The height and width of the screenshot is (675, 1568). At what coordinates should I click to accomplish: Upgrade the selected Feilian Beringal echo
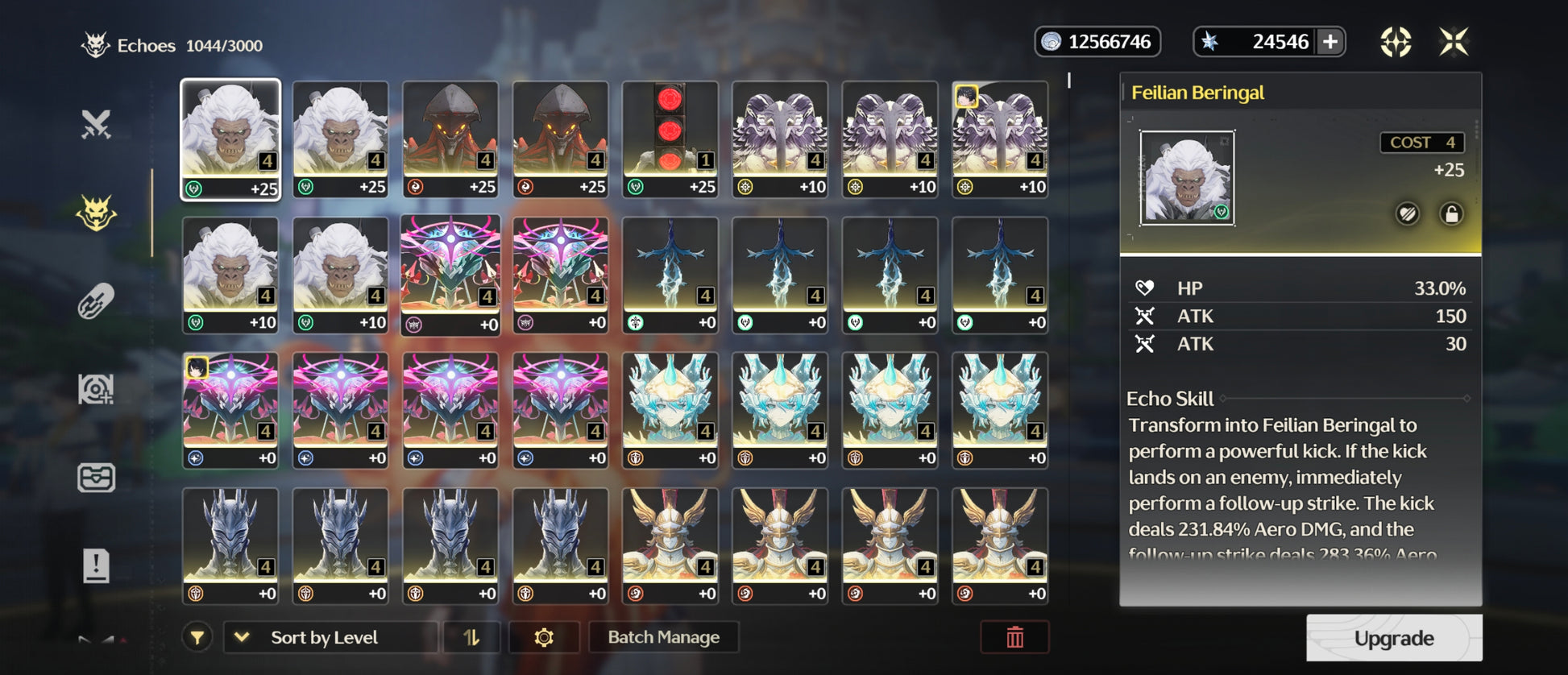(1393, 638)
